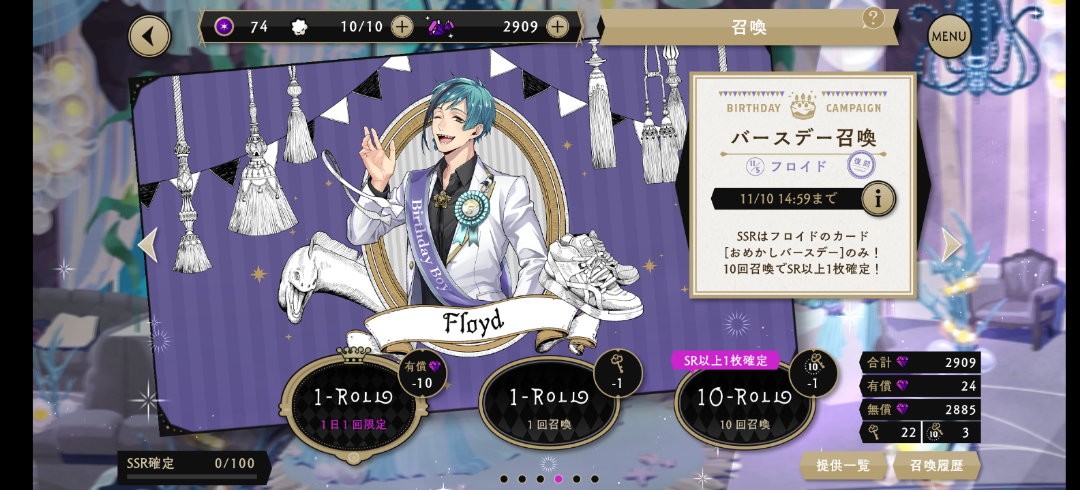Open the MENU button

(949, 37)
